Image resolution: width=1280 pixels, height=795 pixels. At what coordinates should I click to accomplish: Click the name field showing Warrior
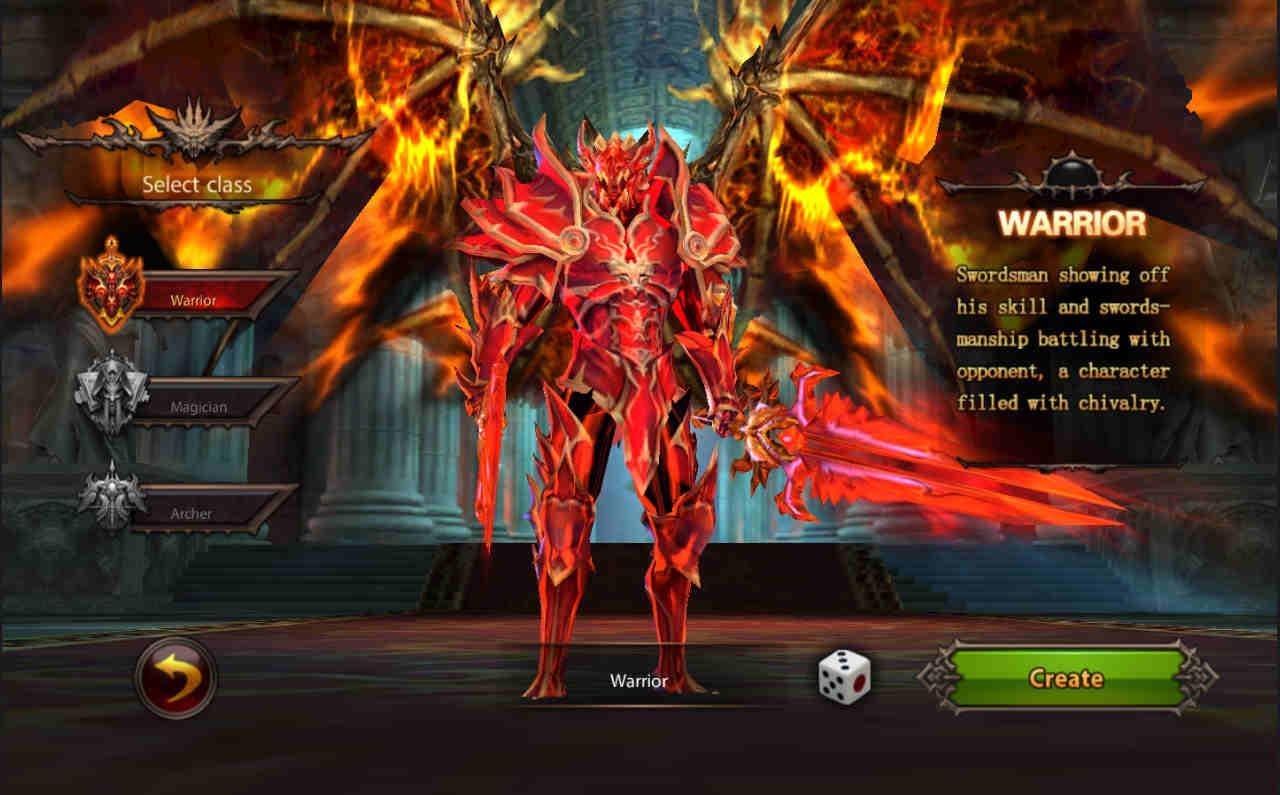pos(640,680)
